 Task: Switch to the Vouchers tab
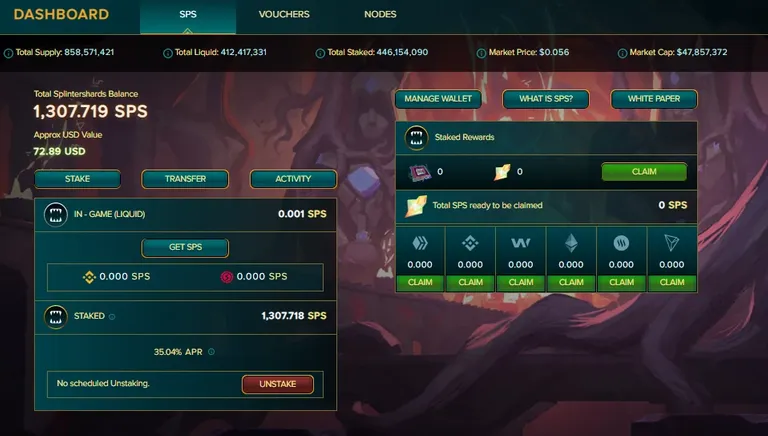pos(284,15)
